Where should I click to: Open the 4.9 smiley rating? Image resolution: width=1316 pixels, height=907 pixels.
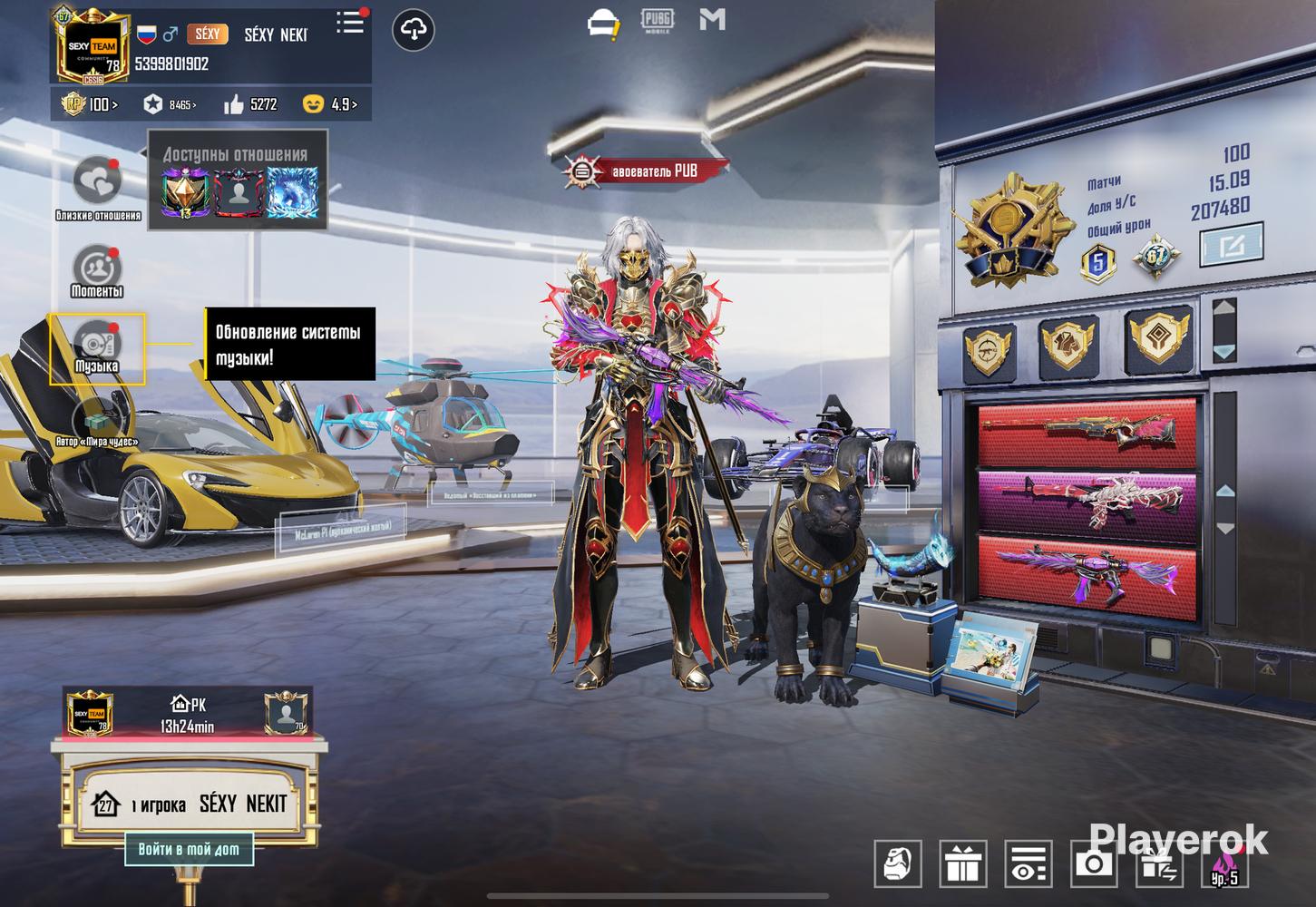pyautogui.click(x=330, y=105)
